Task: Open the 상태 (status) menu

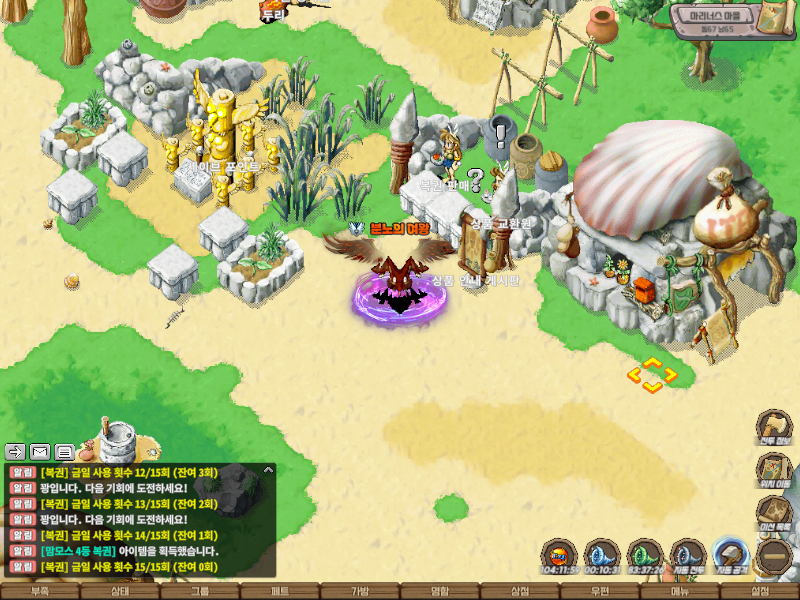Action: pyautogui.click(x=120, y=591)
